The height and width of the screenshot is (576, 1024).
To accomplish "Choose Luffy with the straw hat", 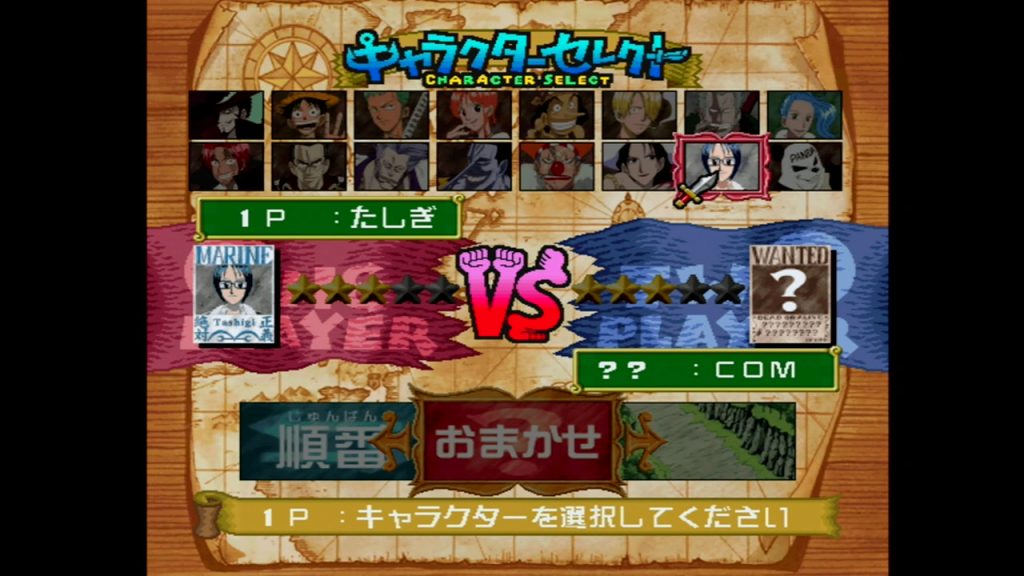I will [310, 116].
